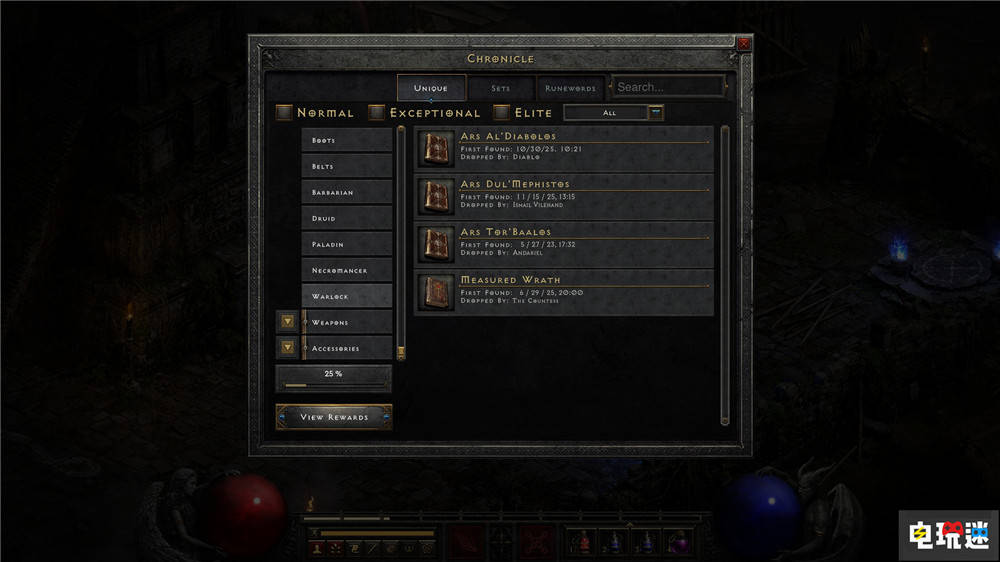Select the Barbarian category
The height and width of the screenshot is (562, 1000).
pyautogui.click(x=346, y=192)
